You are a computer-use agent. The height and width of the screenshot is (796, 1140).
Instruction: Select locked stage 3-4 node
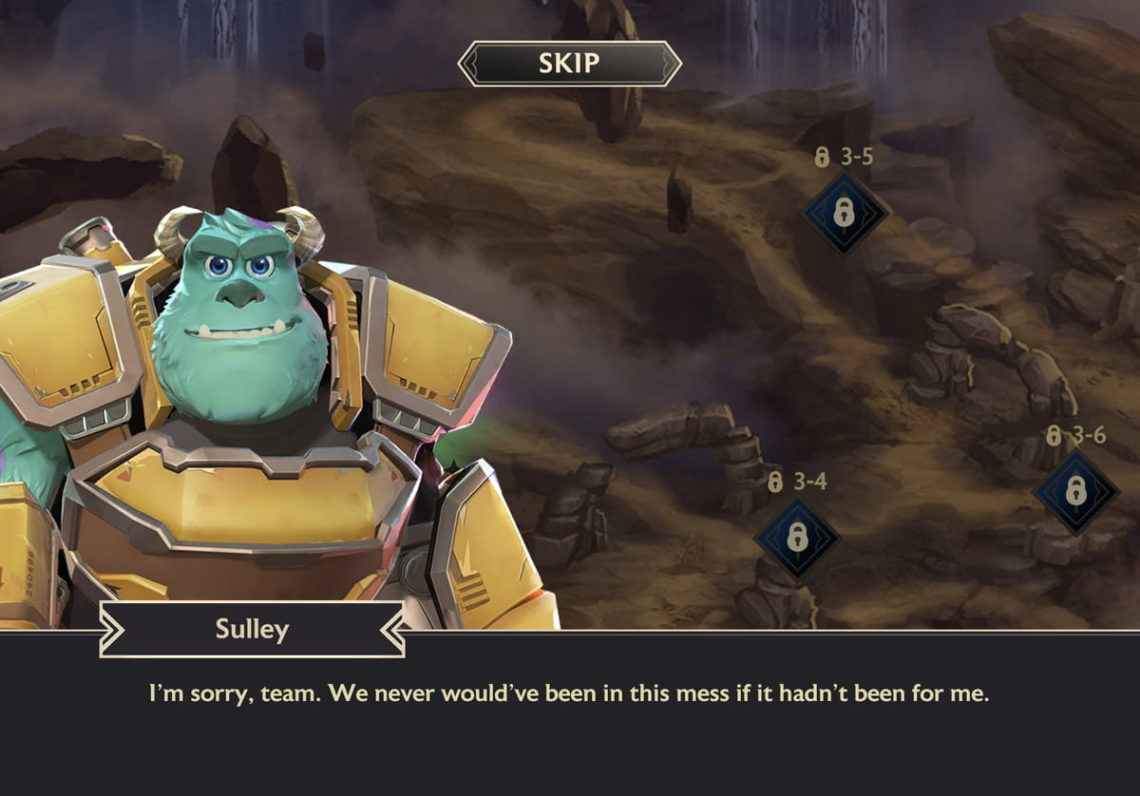797,538
